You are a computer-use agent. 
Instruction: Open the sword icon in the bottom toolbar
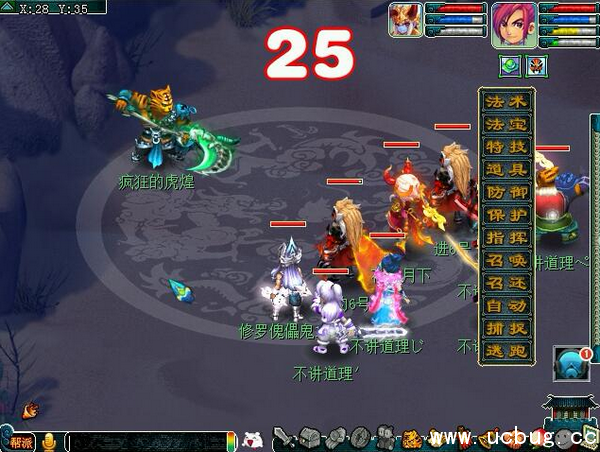click(x=284, y=438)
